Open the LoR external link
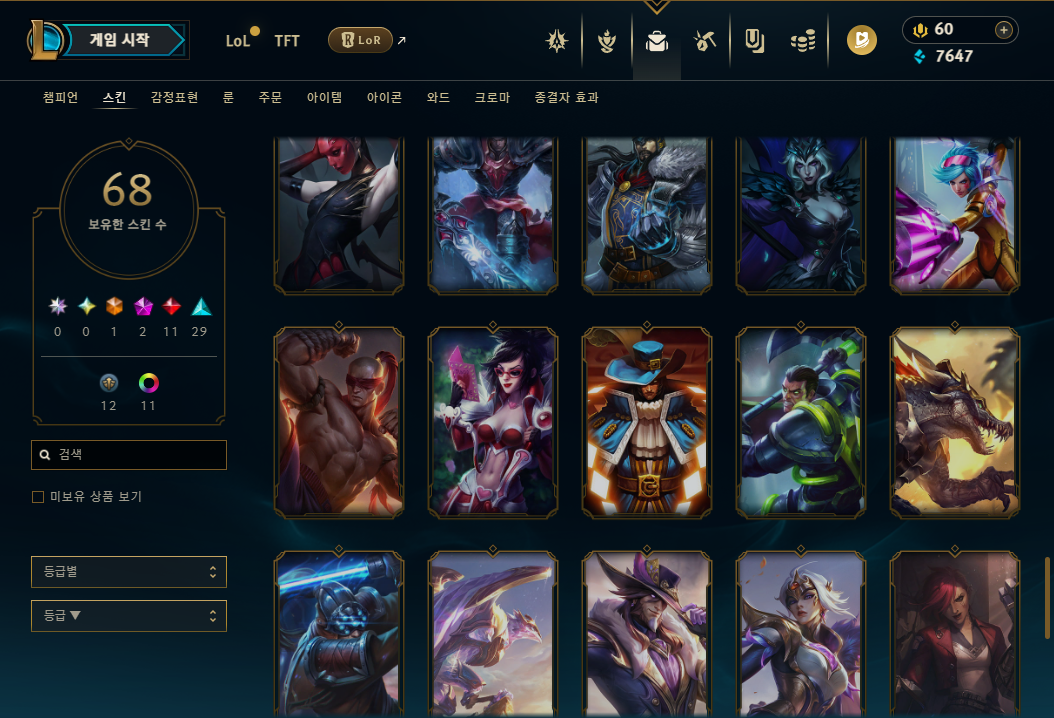 tap(366, 40)
